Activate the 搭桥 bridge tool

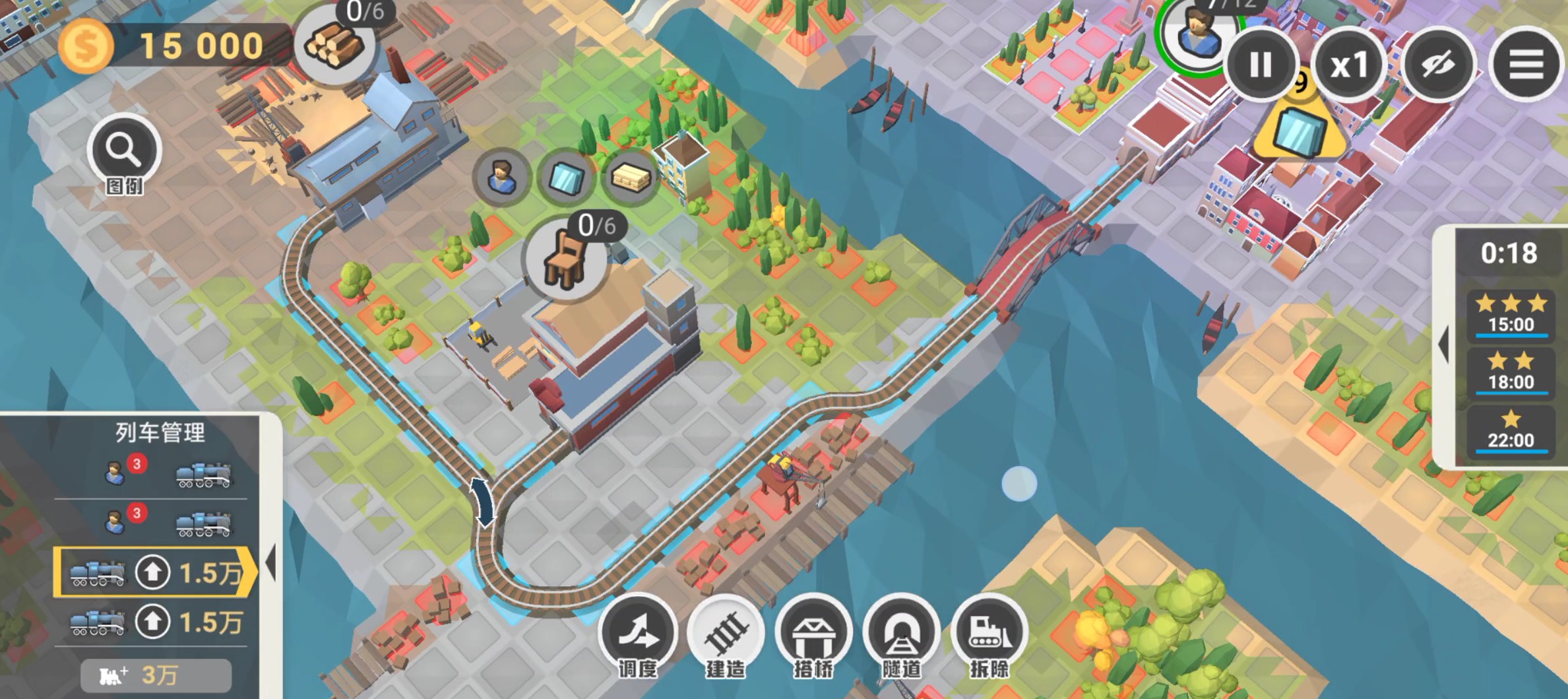pos(813,634)
